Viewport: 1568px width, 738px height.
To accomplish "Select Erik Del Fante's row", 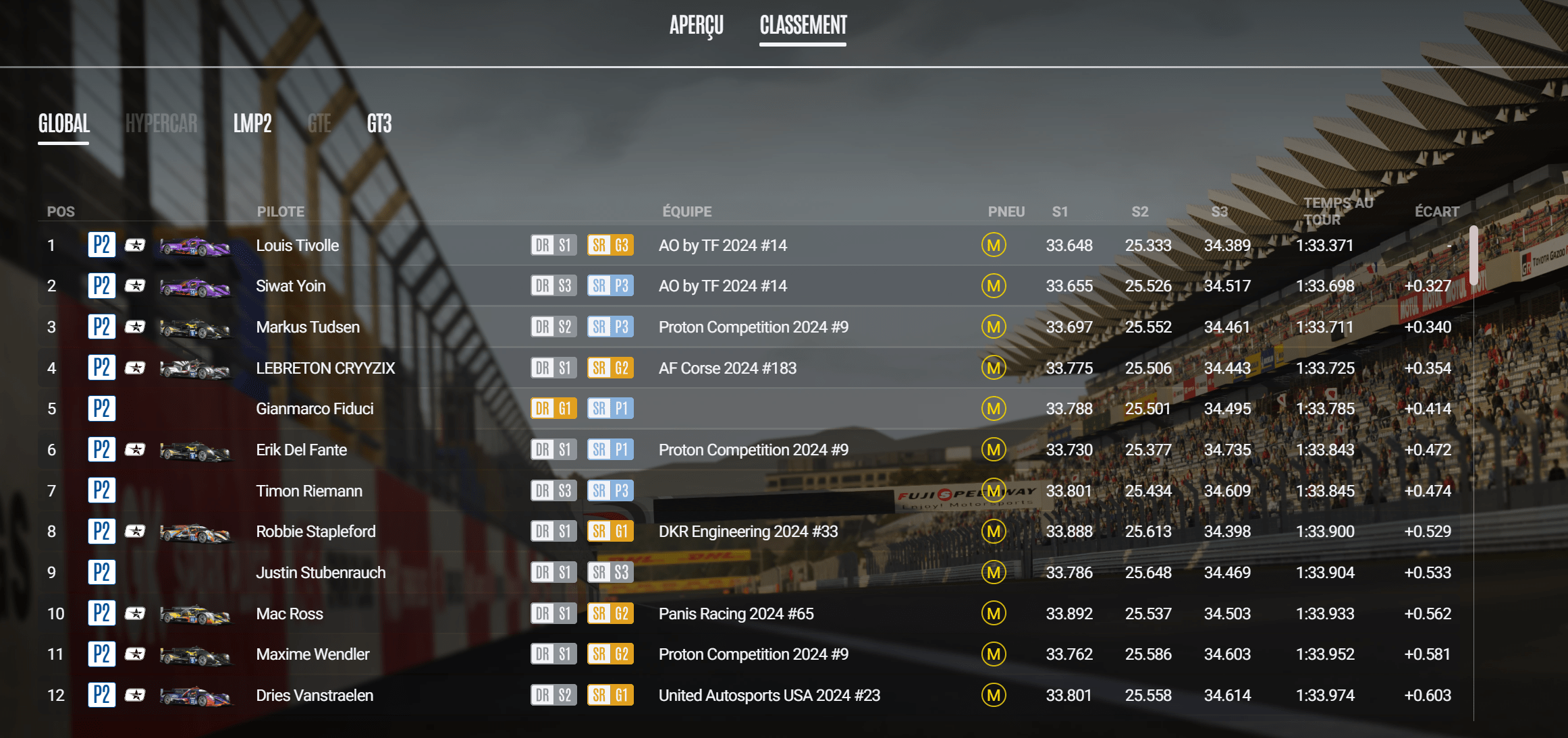I will [301, 450].
